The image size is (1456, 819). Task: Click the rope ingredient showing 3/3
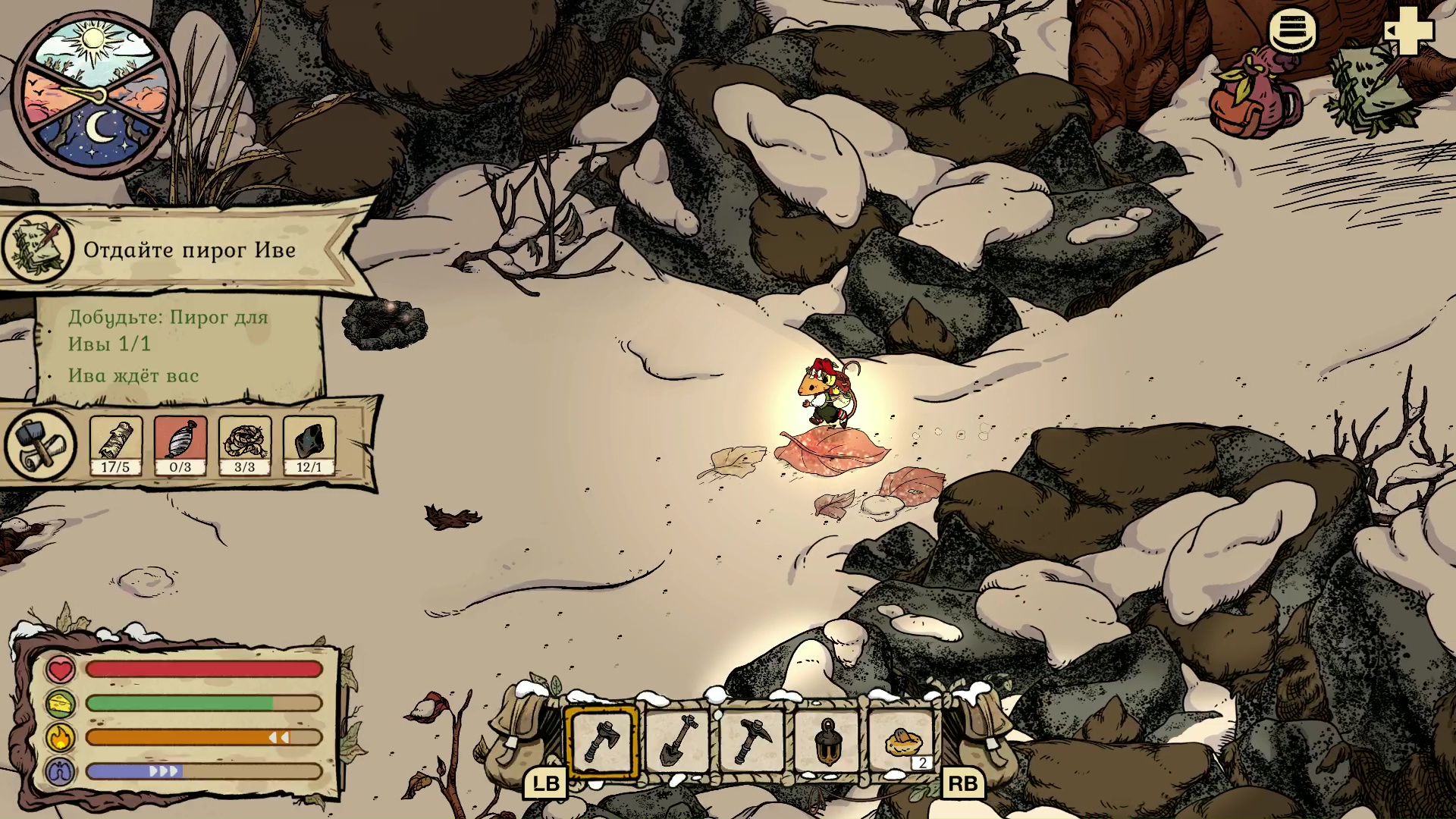coord(244,445)
